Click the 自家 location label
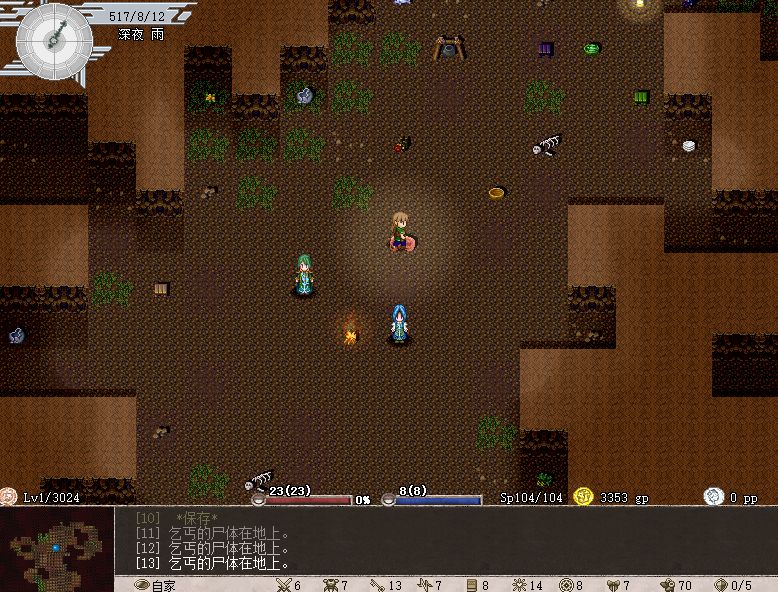 tap(163, 585)
